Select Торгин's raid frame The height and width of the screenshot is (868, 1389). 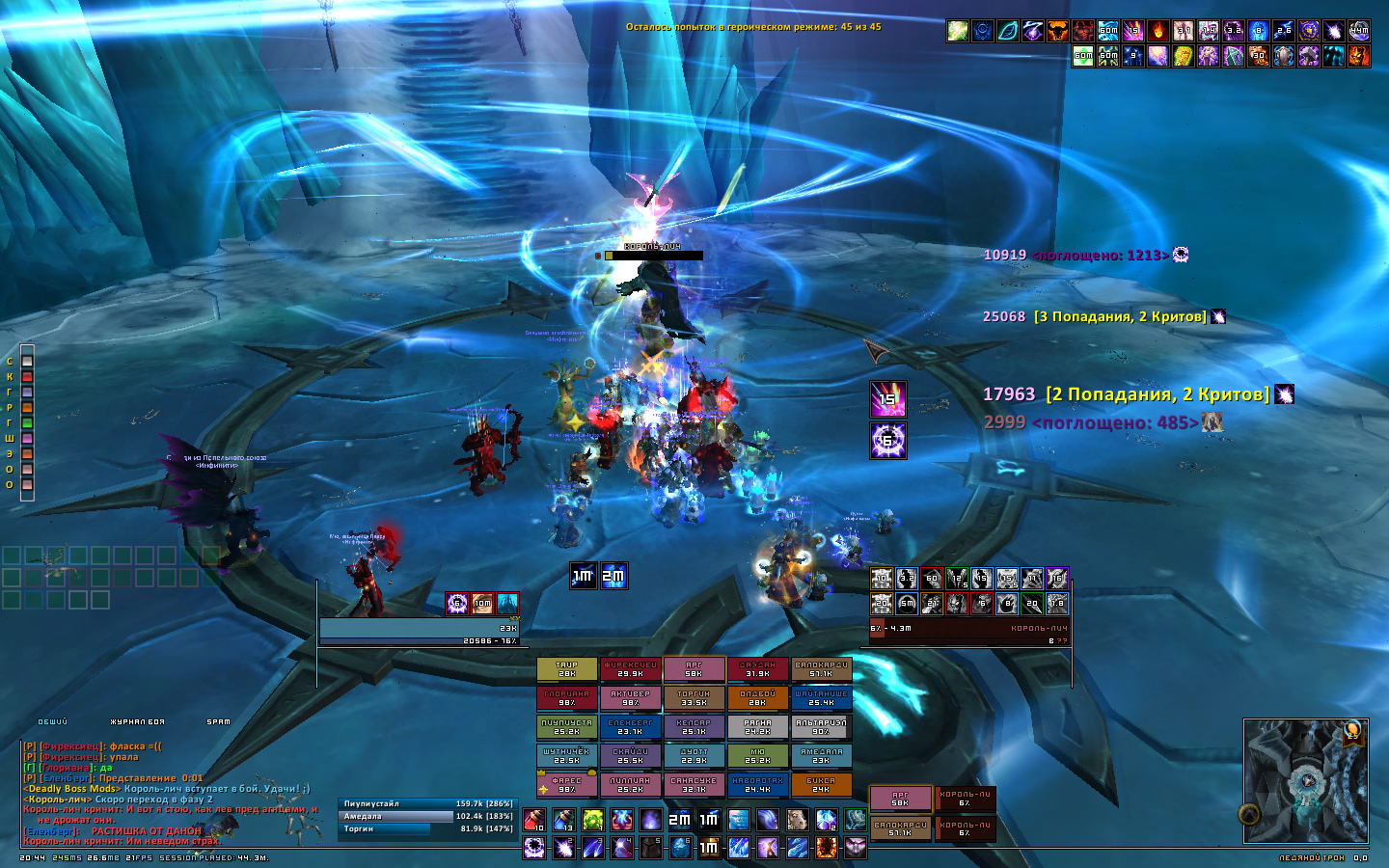tap(694, 698)
